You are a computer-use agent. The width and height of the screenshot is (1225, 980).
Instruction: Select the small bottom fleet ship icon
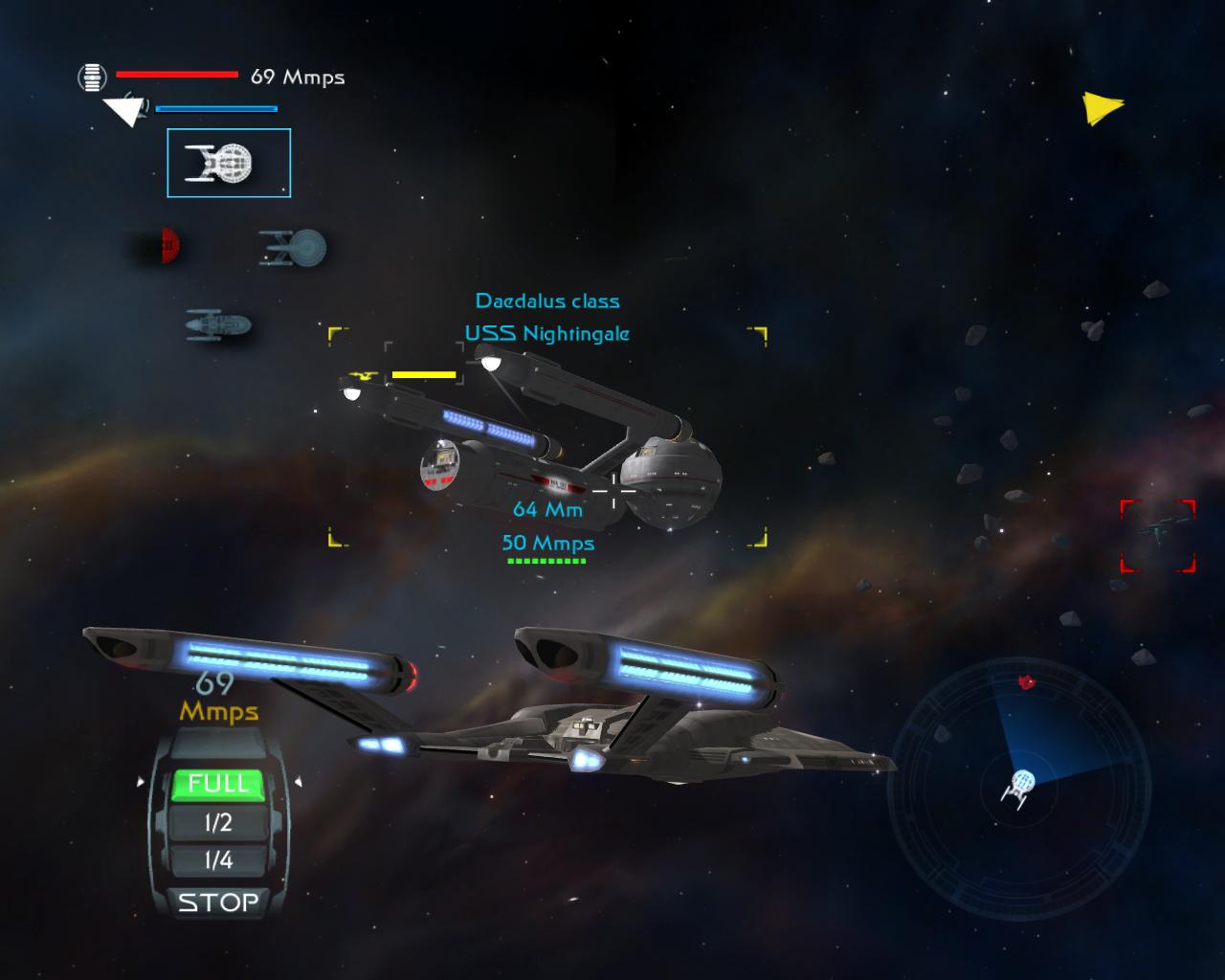pyautogui.click(x=218, y=324)
